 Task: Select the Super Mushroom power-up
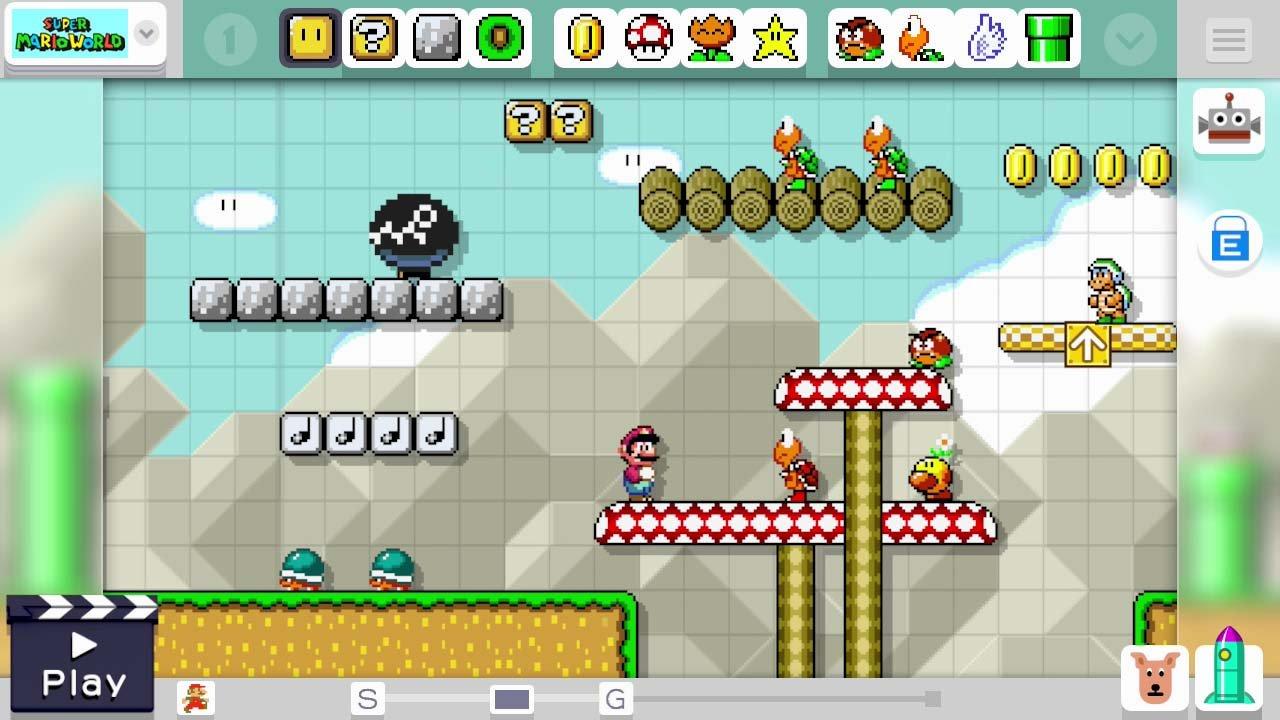tap(648, 39)
